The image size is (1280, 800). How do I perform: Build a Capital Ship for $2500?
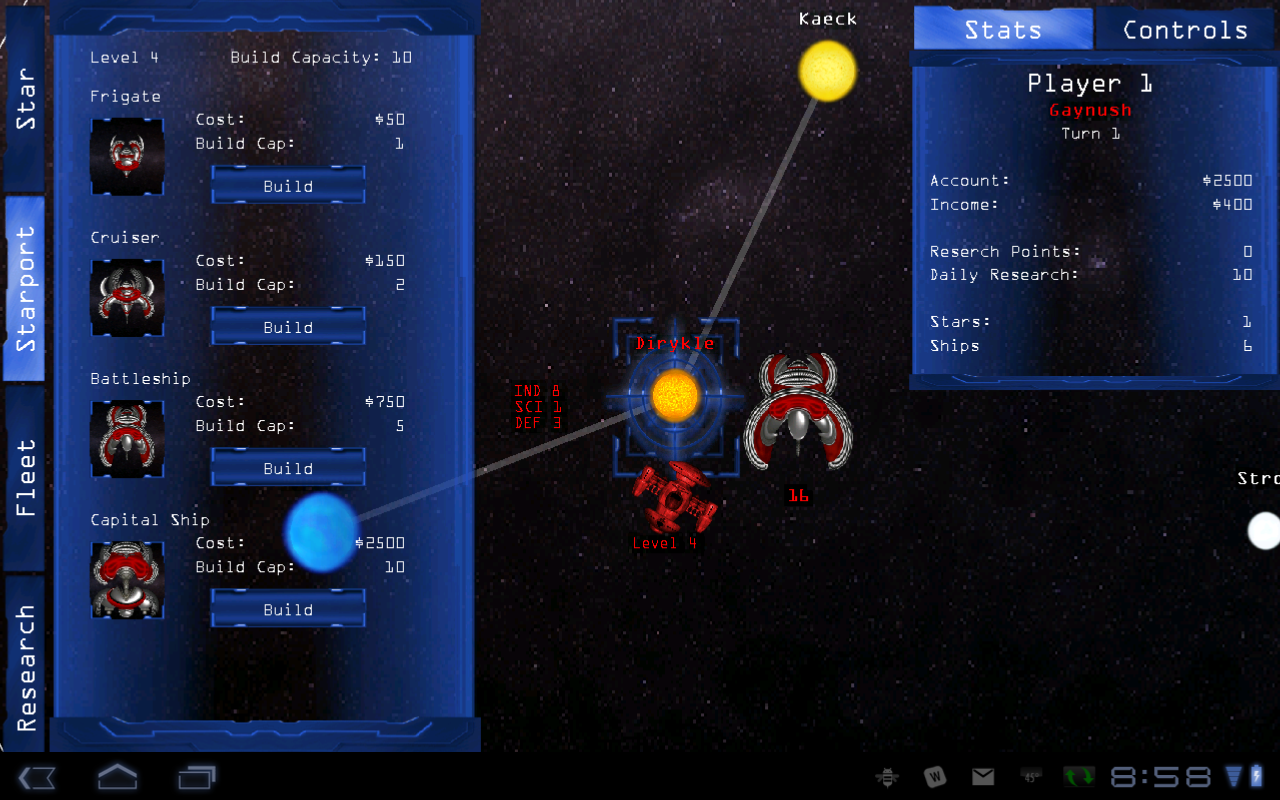[x=287, y=608]
